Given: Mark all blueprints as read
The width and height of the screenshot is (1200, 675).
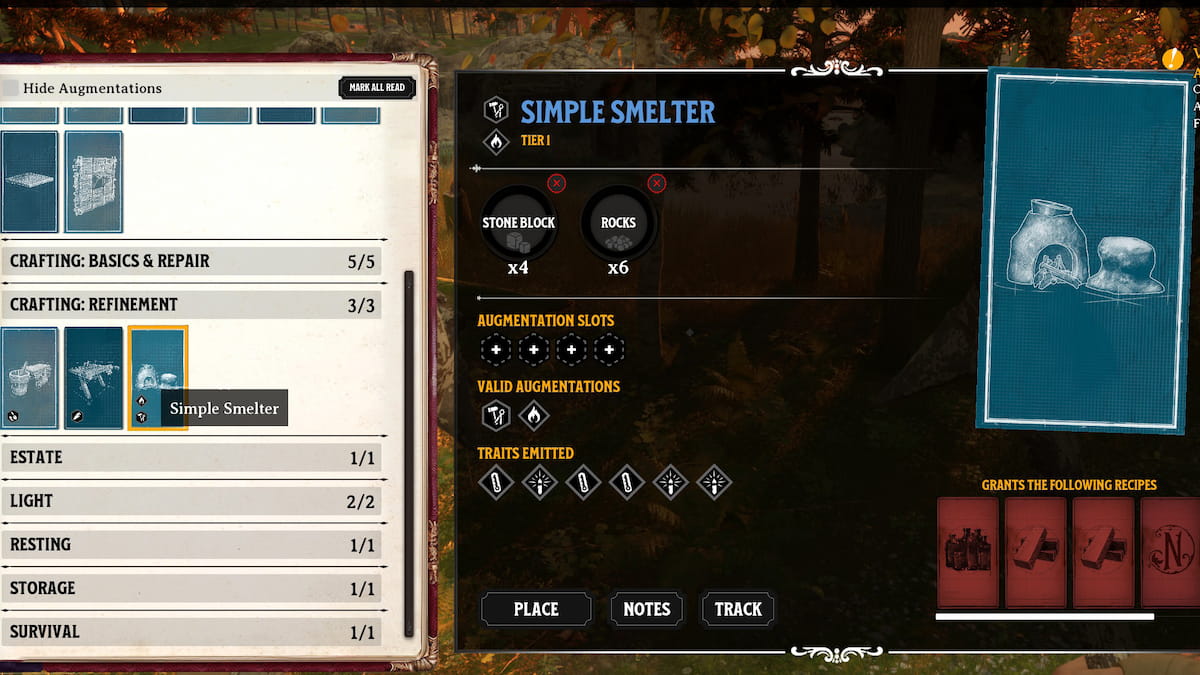Looking at the screenshot, I should click(x=377, y=88).
